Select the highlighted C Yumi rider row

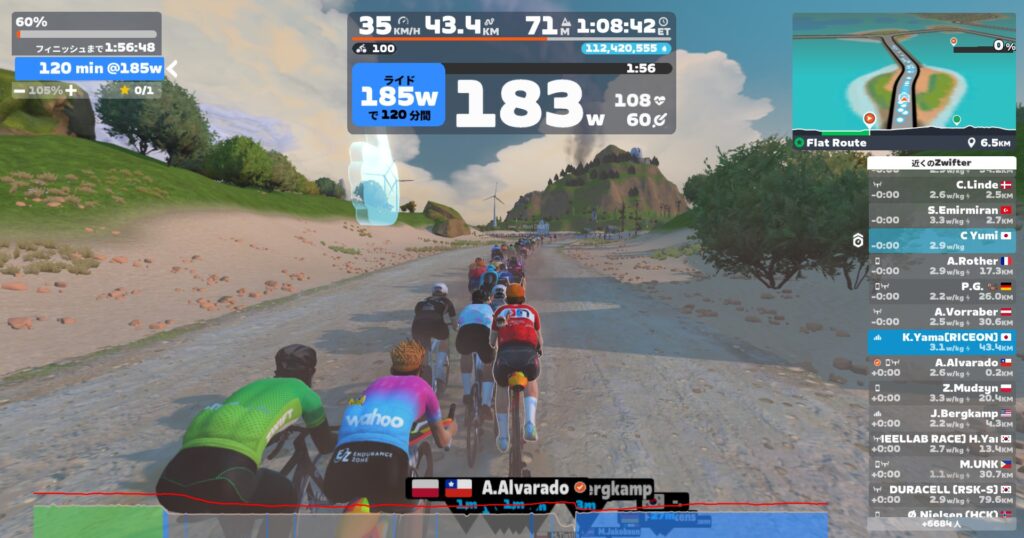pyautogui.click(x=941, y=241)
